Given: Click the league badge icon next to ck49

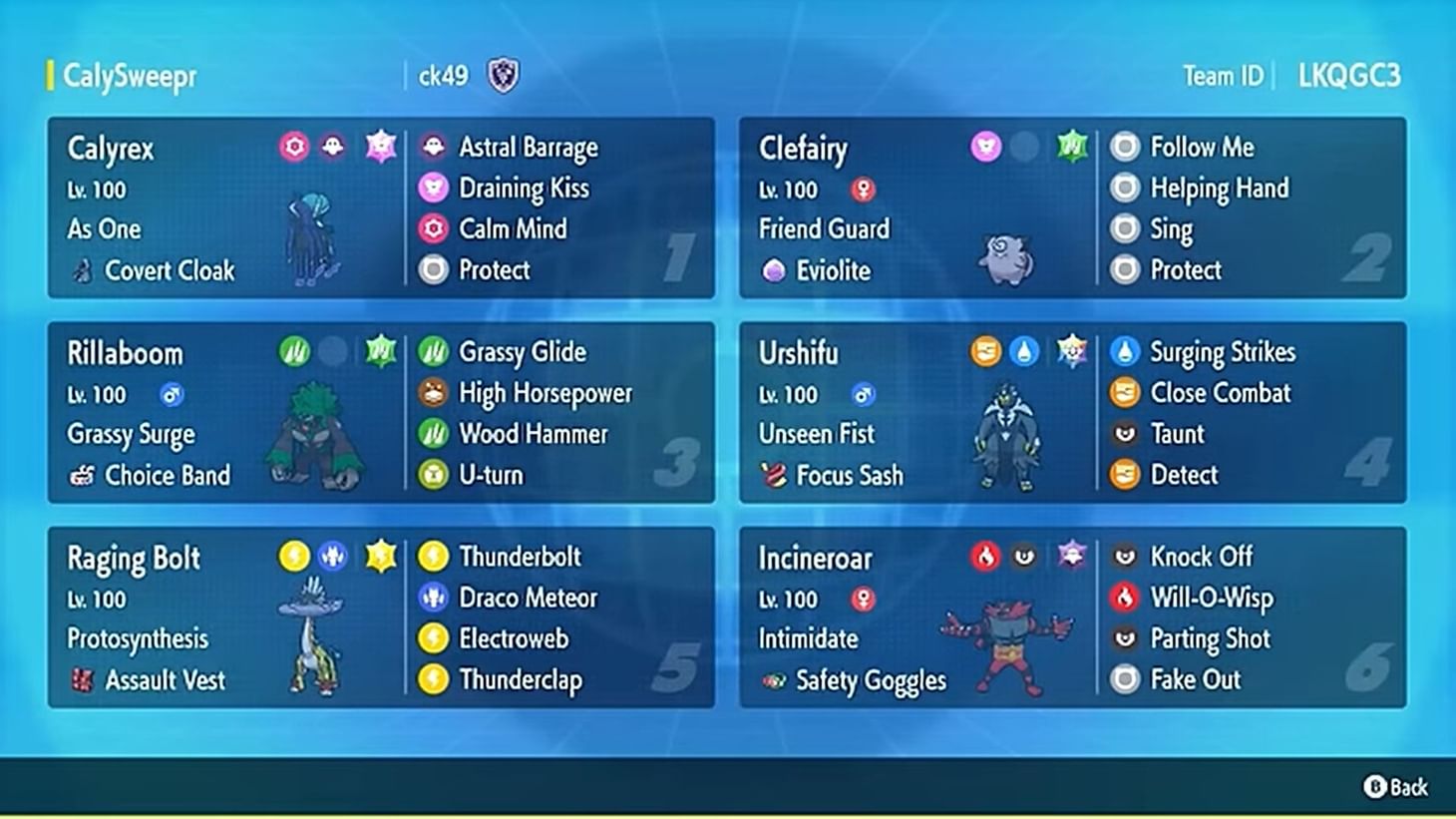Looking at the screenshot, I should point(501,75).
